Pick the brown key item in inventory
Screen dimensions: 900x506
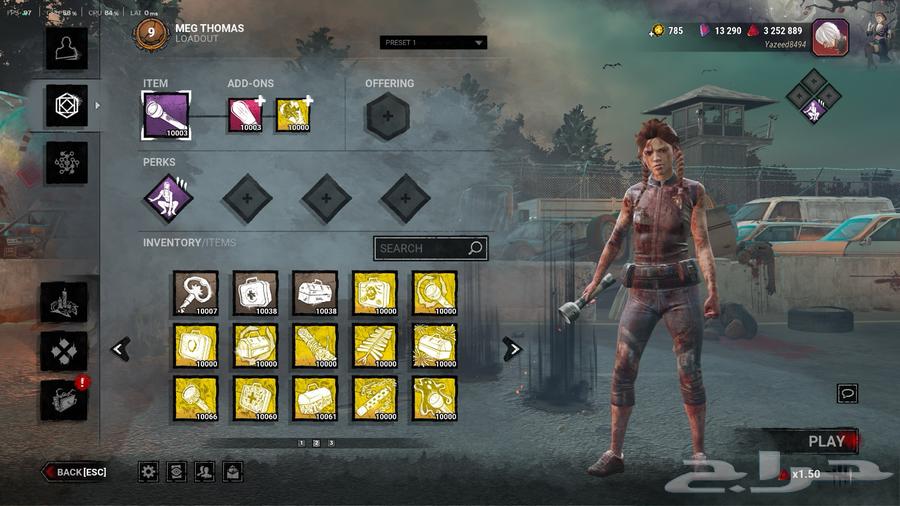[195, 293]
